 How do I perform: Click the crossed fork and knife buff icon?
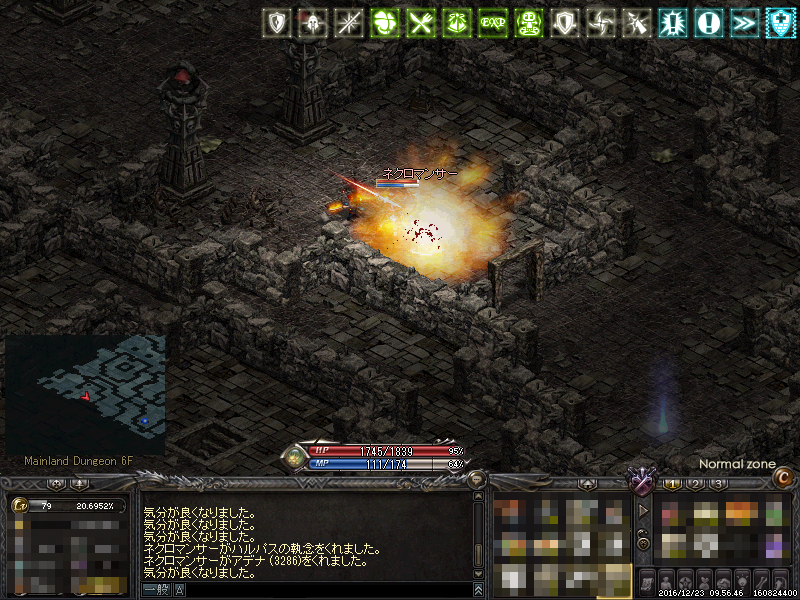(x=420, y=22)
